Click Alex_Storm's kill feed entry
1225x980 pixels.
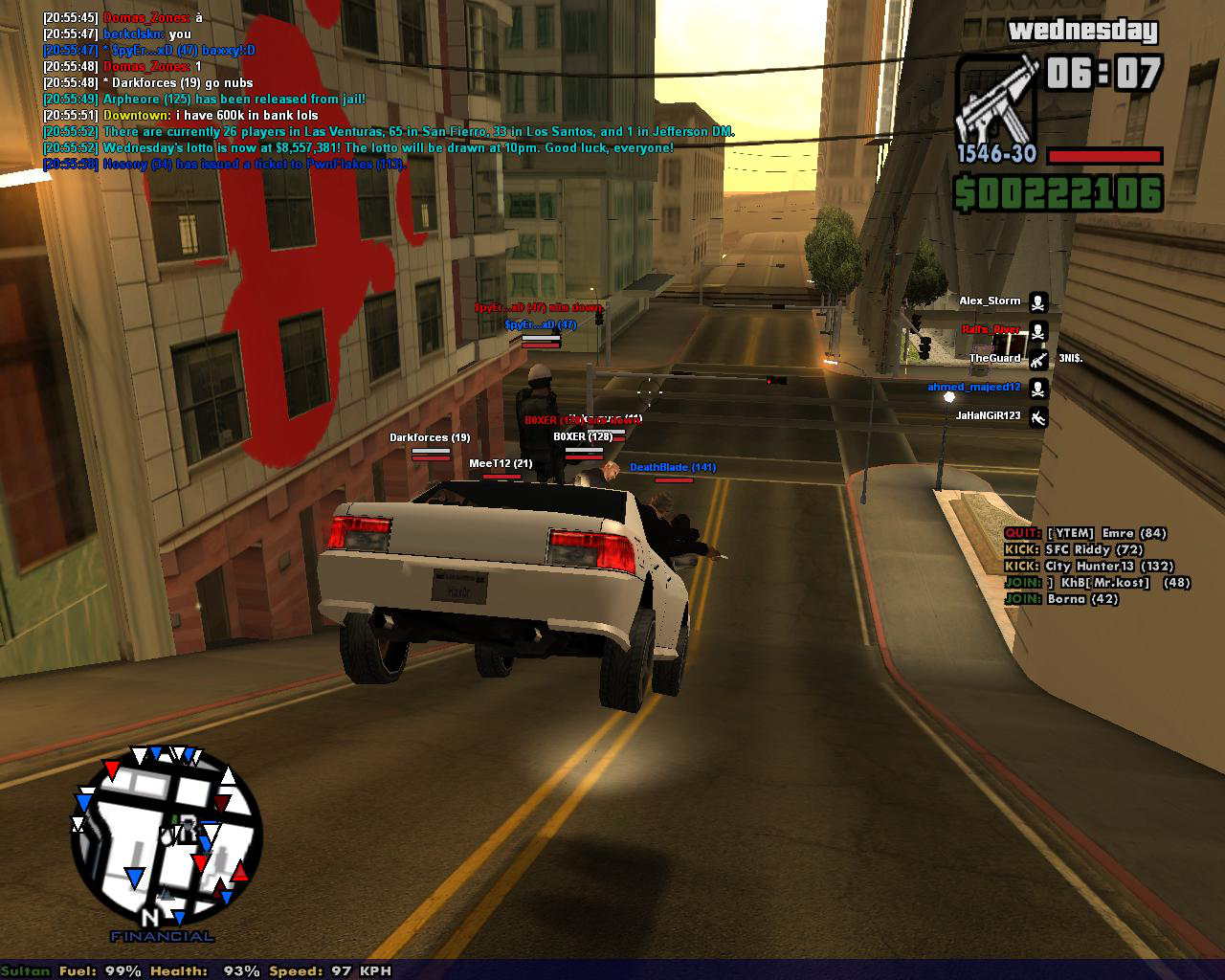(x=991, y=301)
